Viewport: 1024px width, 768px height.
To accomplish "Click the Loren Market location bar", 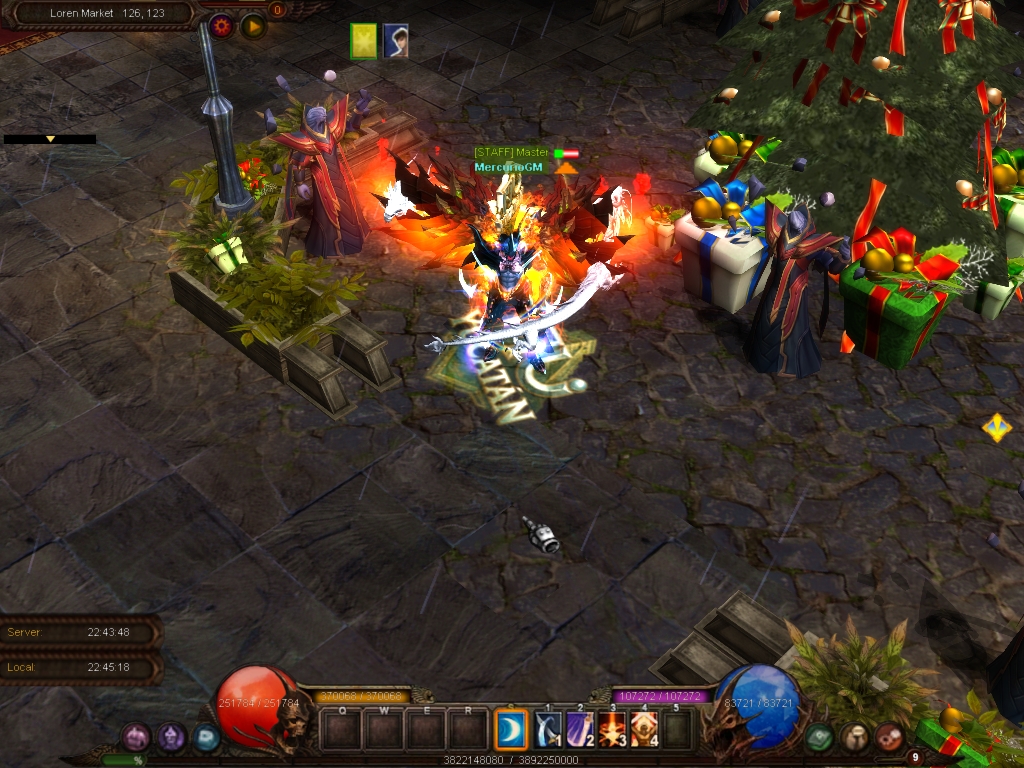I will [106, 14].
